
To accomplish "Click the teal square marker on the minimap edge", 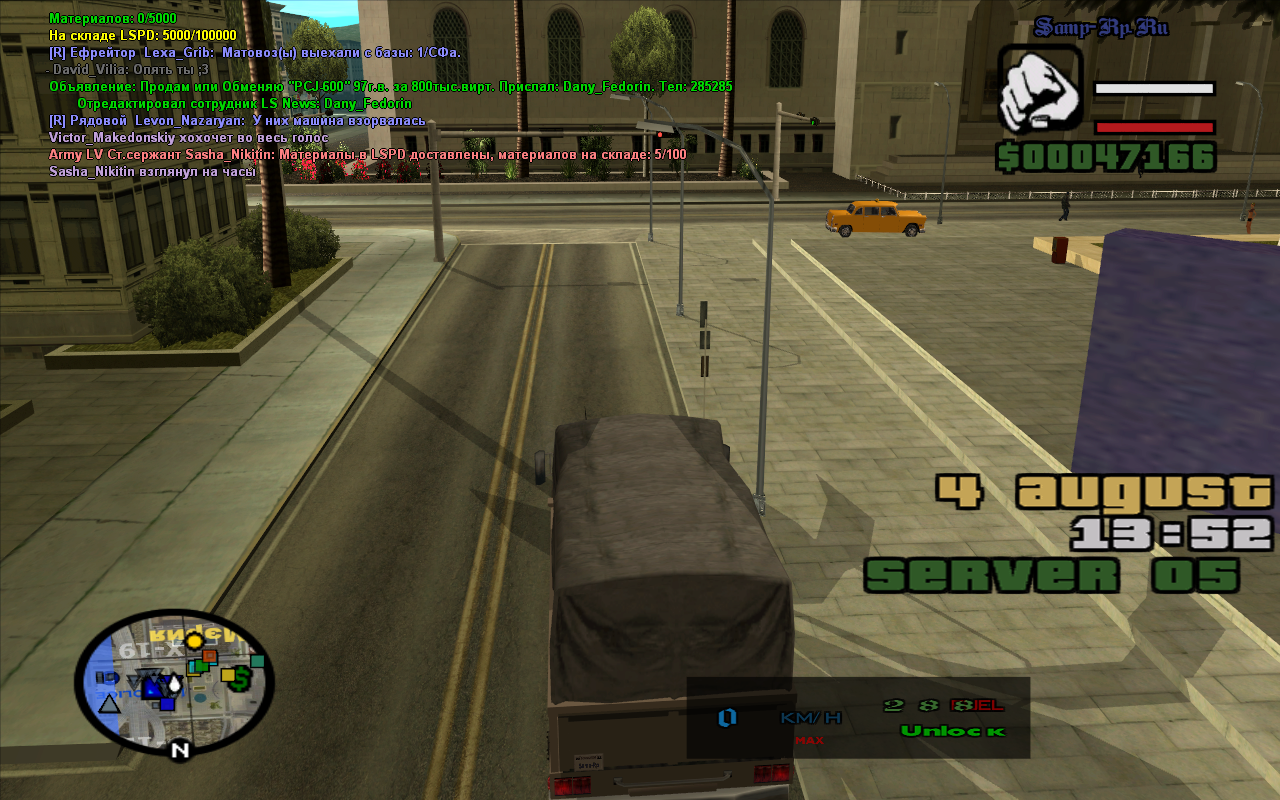I will [x=257, y=661].
